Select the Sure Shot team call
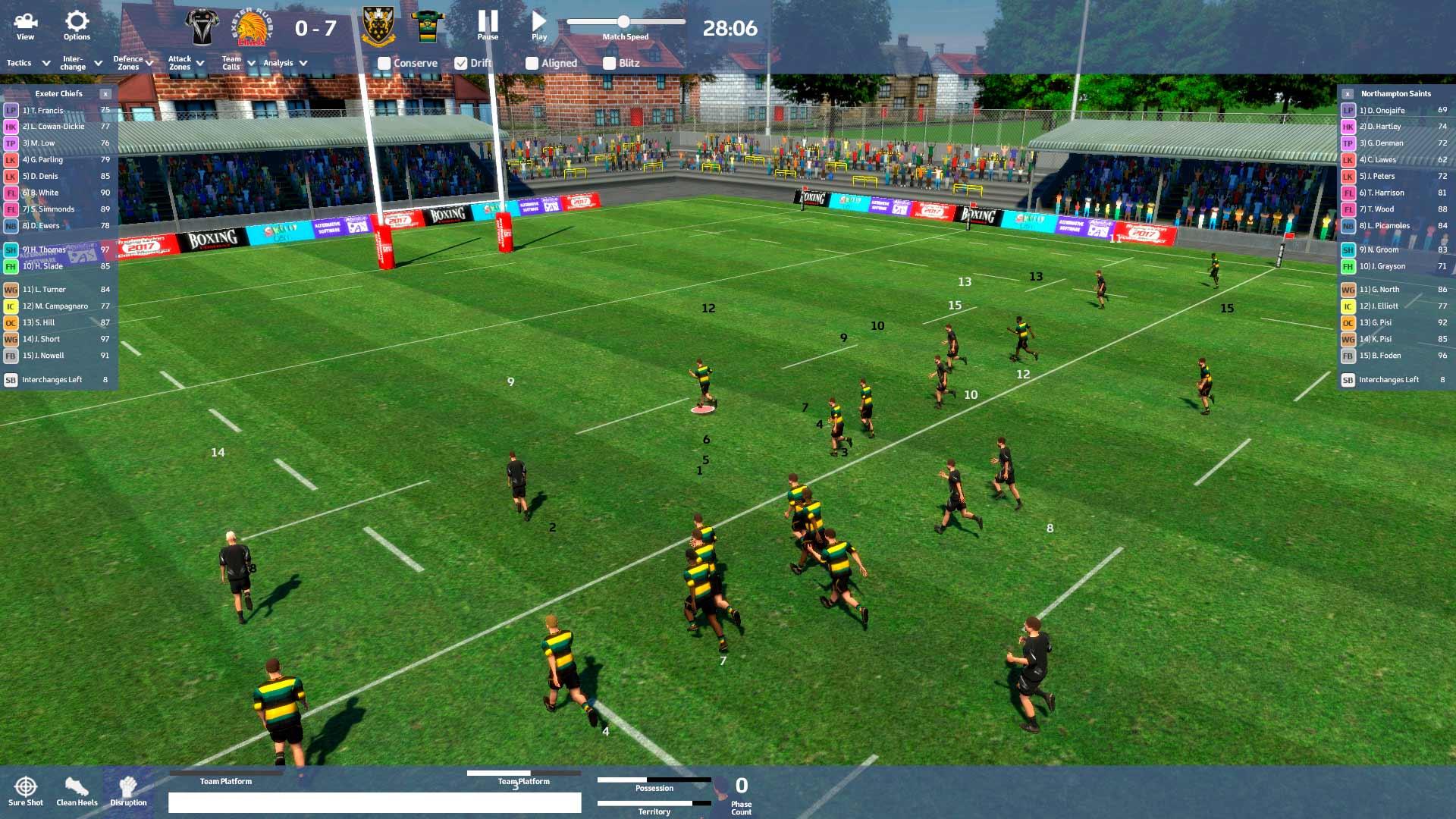This screenshot has width=1456, height=819. (x=26, y=791)
